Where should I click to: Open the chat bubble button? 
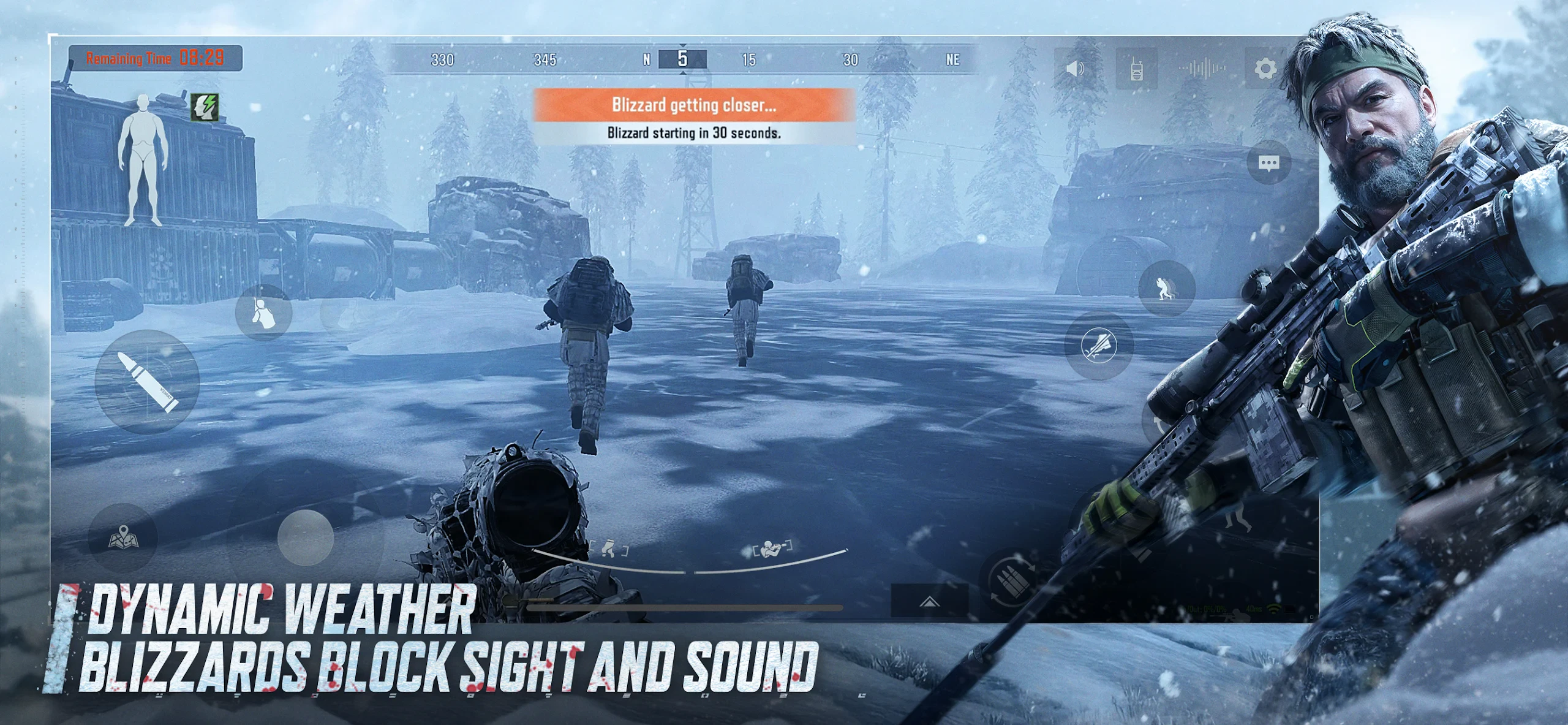point(1268,162)
